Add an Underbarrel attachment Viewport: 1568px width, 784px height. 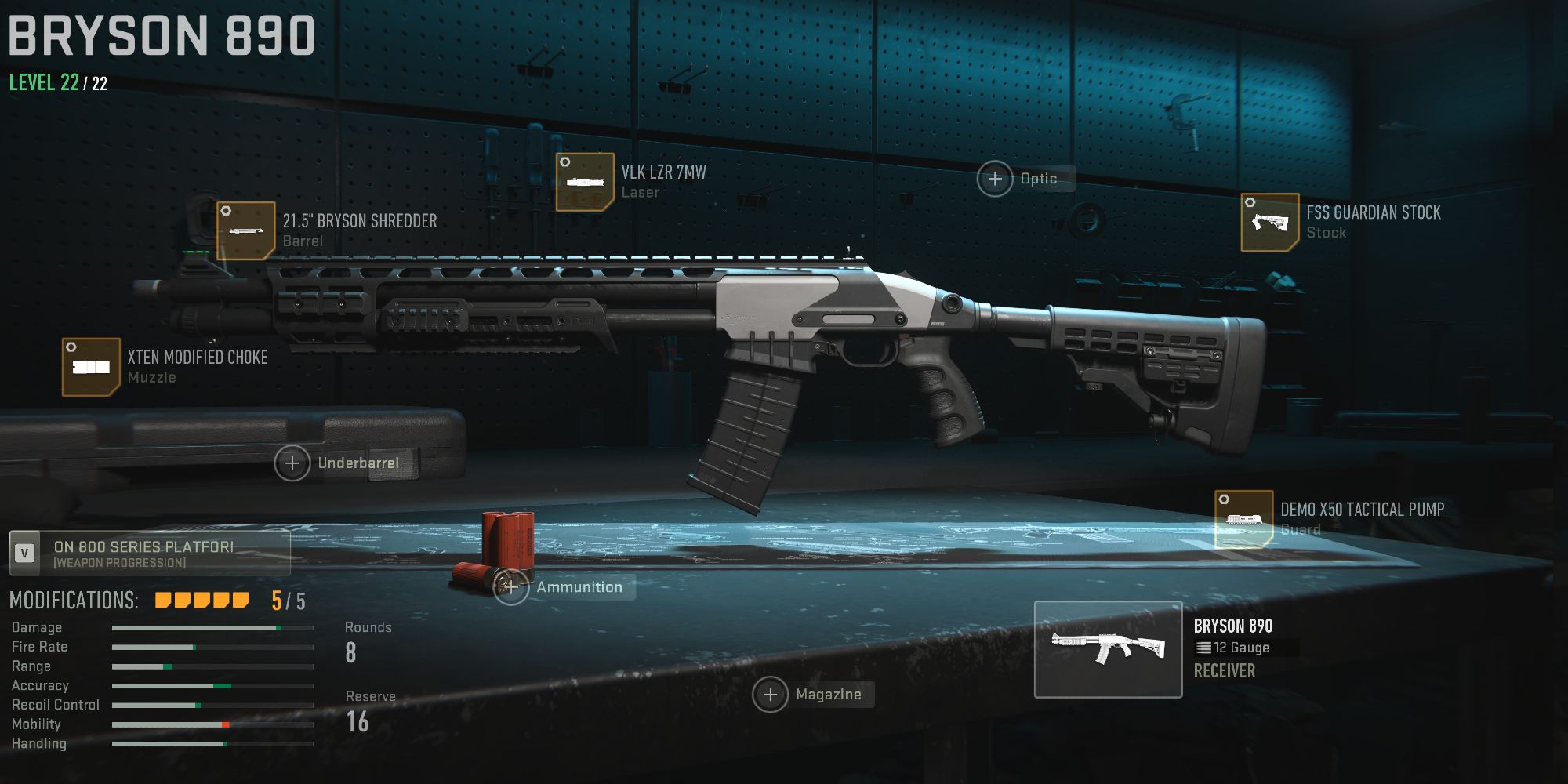pos(292,463)
